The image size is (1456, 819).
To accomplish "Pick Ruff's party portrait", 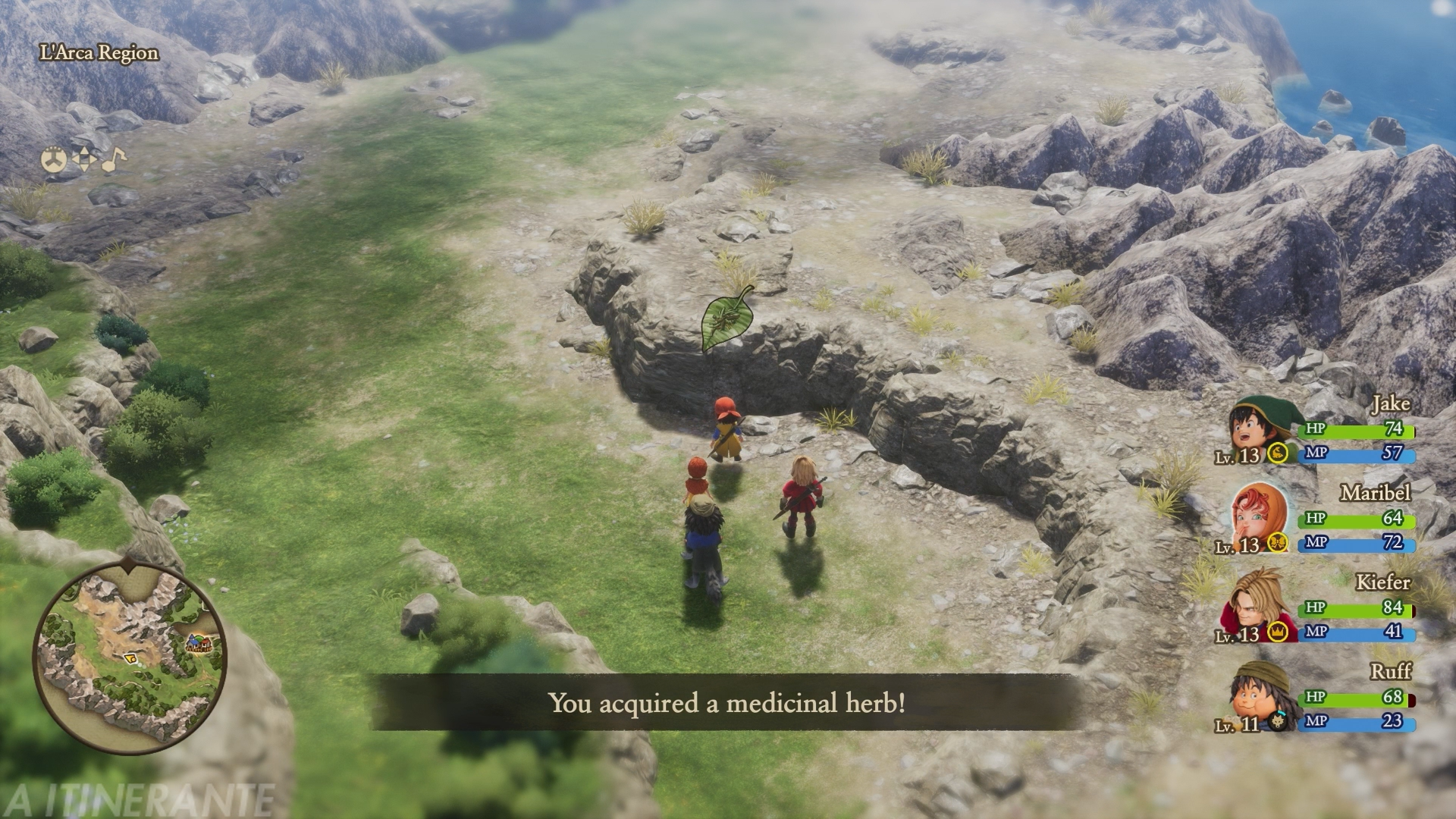I will tap(1257, 697).
